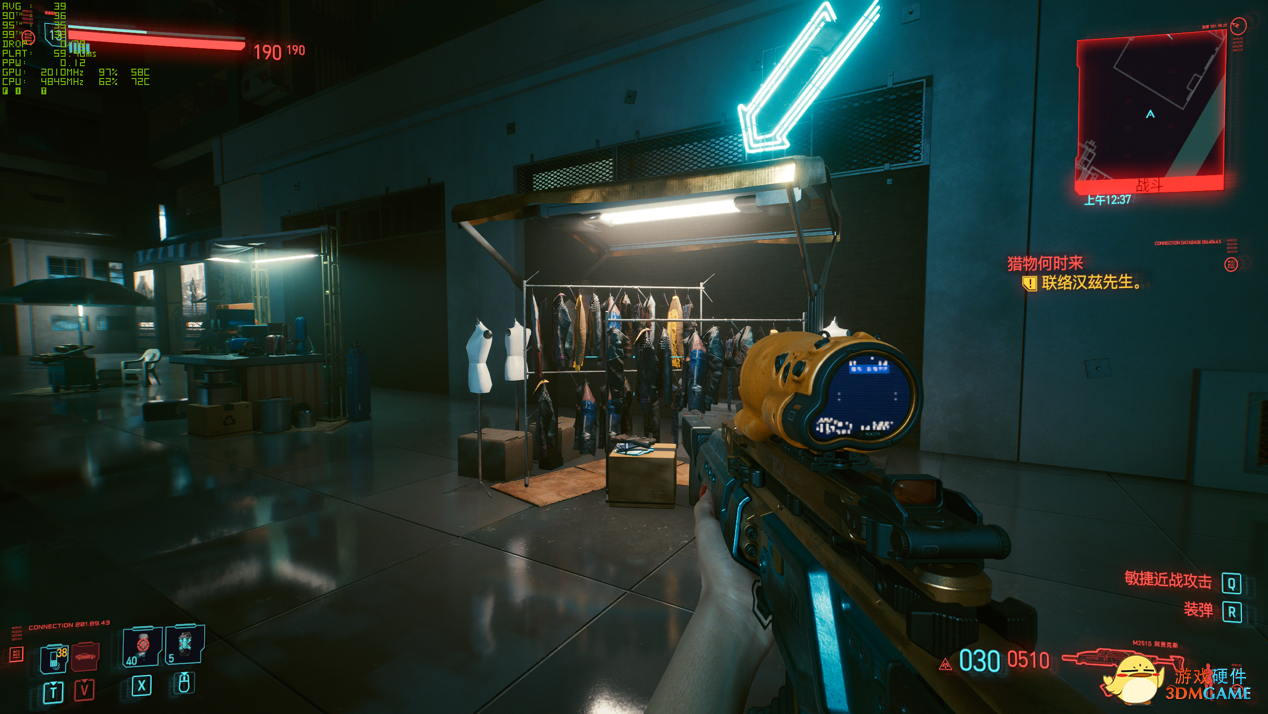Click the red vehicle summon icon

point(86,657)
